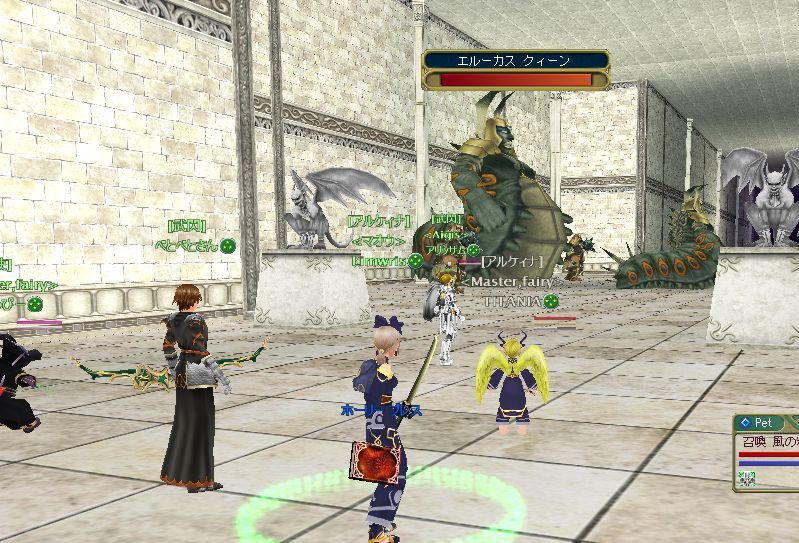Click the Pet panel header tab
799x543 pixels.
pos(762,423)
